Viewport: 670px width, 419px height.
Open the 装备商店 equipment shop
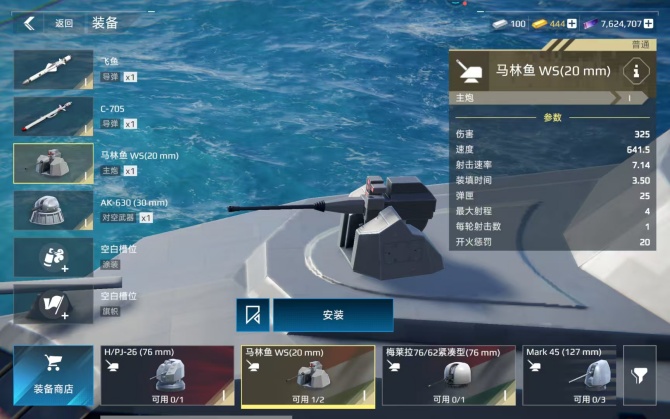pos(53,375)
